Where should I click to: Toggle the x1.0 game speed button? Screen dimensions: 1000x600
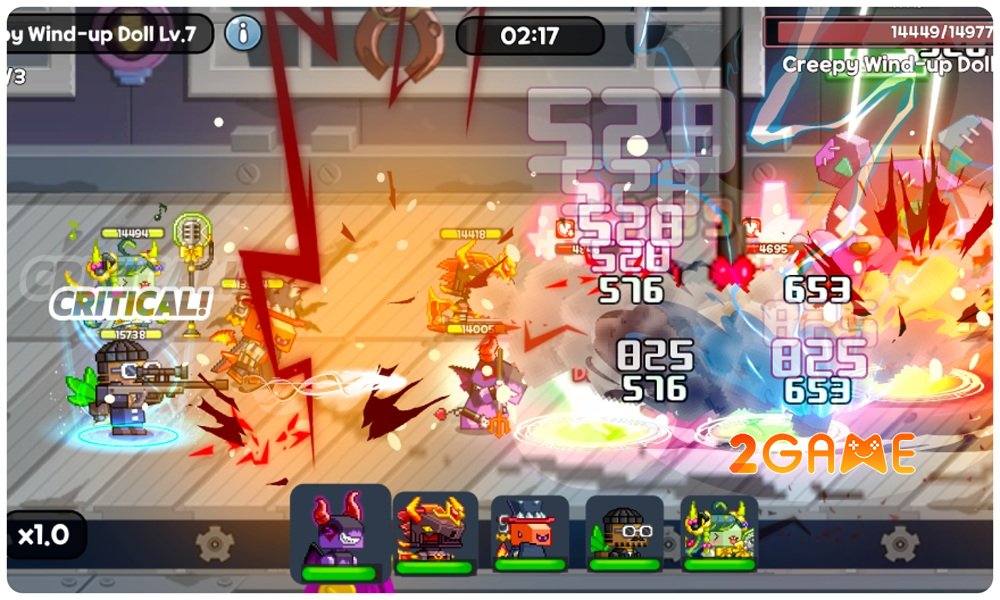coord(44,535)
